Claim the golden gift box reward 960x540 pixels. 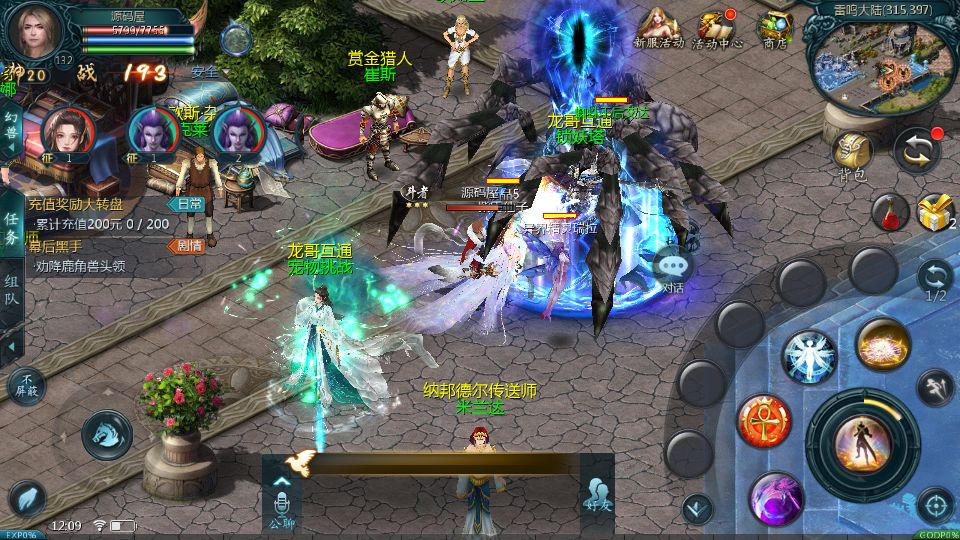pos(935,211)
